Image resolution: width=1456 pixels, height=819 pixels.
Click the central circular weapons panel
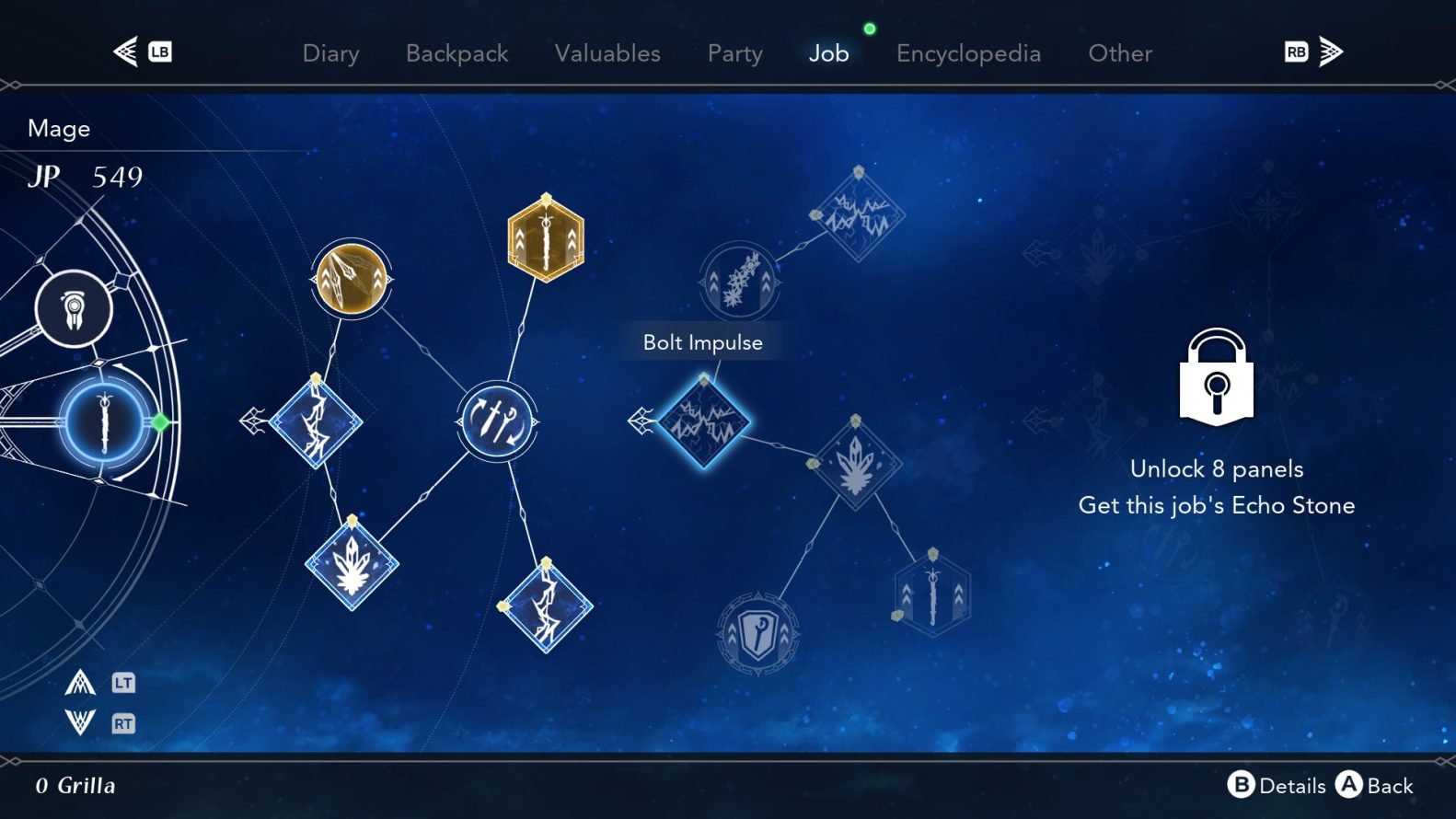pos(497,421)
